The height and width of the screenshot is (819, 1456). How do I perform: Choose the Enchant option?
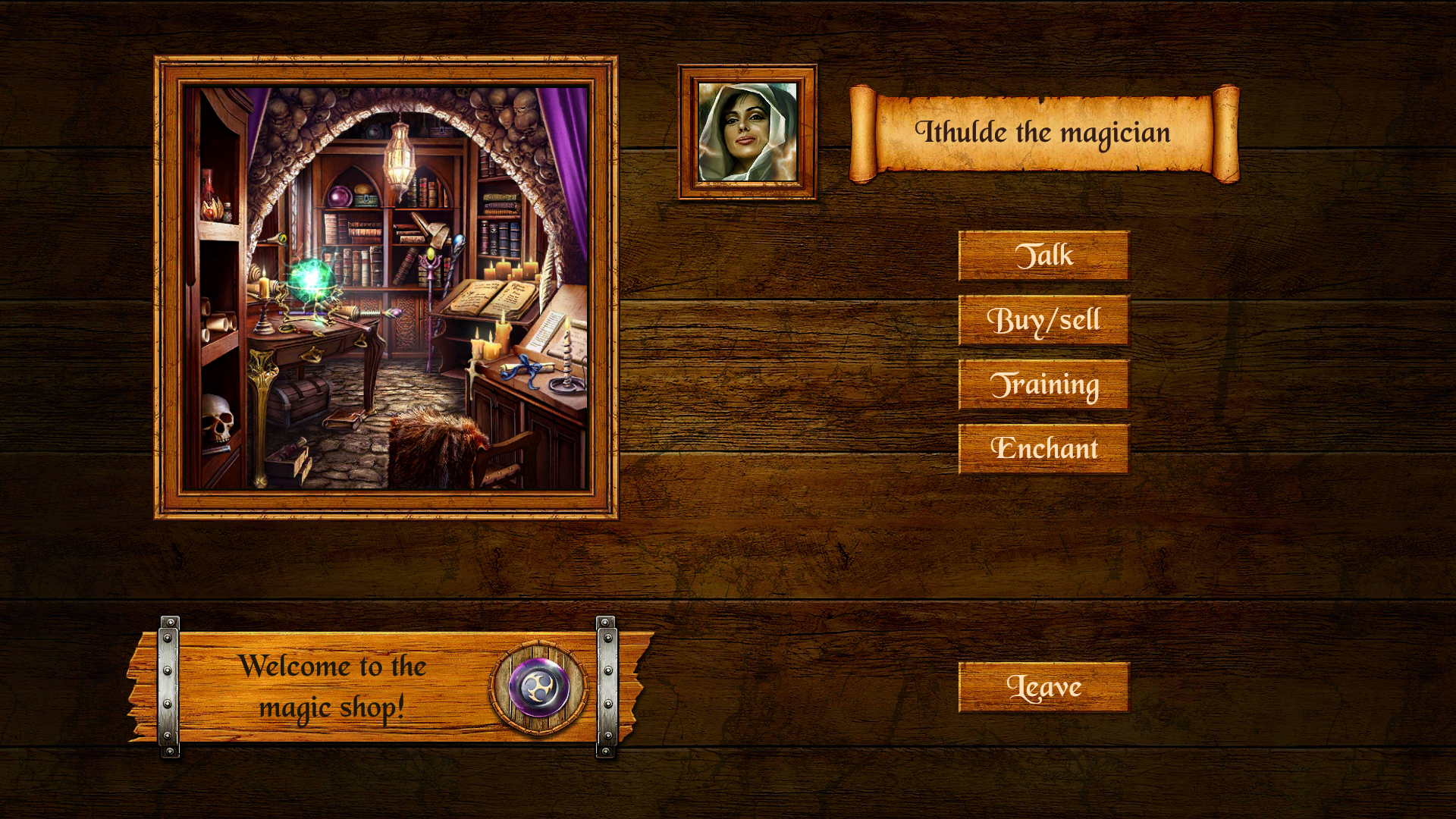coord(1044,449)
